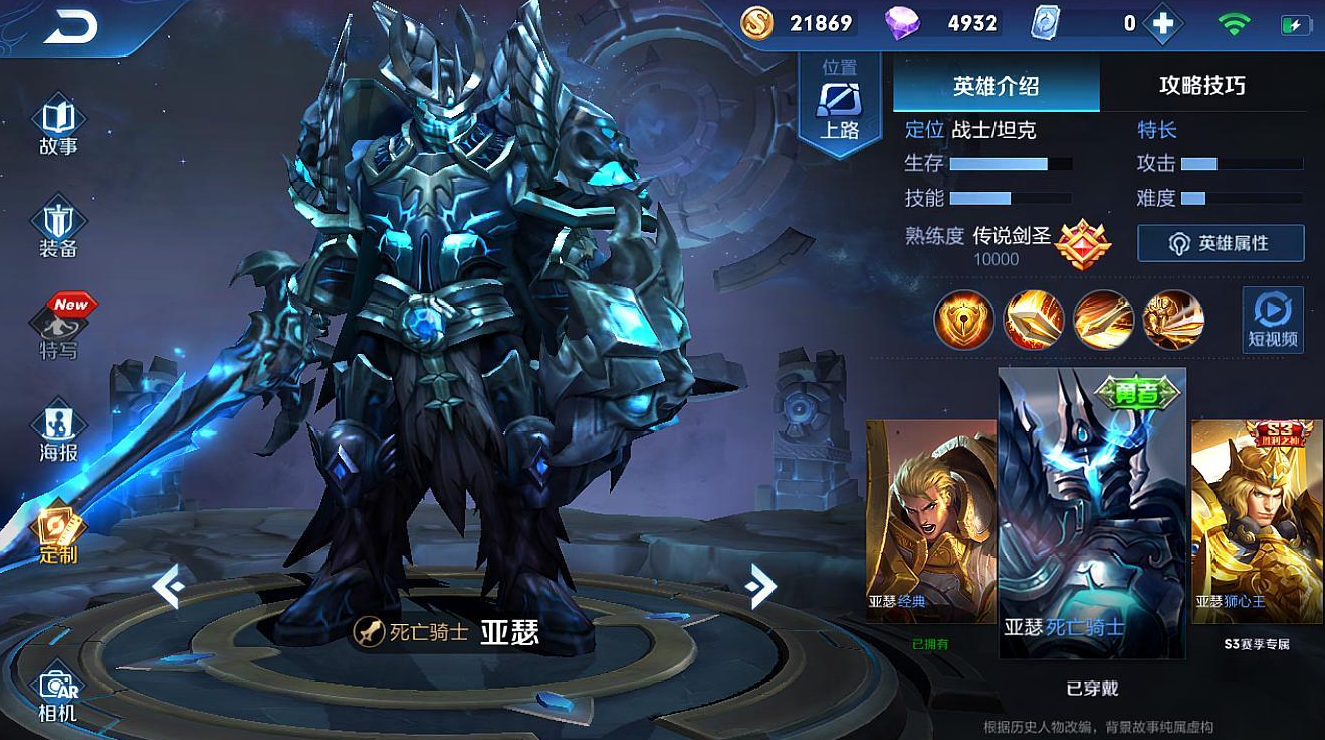This screenshot has height=740, width=1325.
Task: Select Arthur's first skill icon
Action: coord(963,320)
